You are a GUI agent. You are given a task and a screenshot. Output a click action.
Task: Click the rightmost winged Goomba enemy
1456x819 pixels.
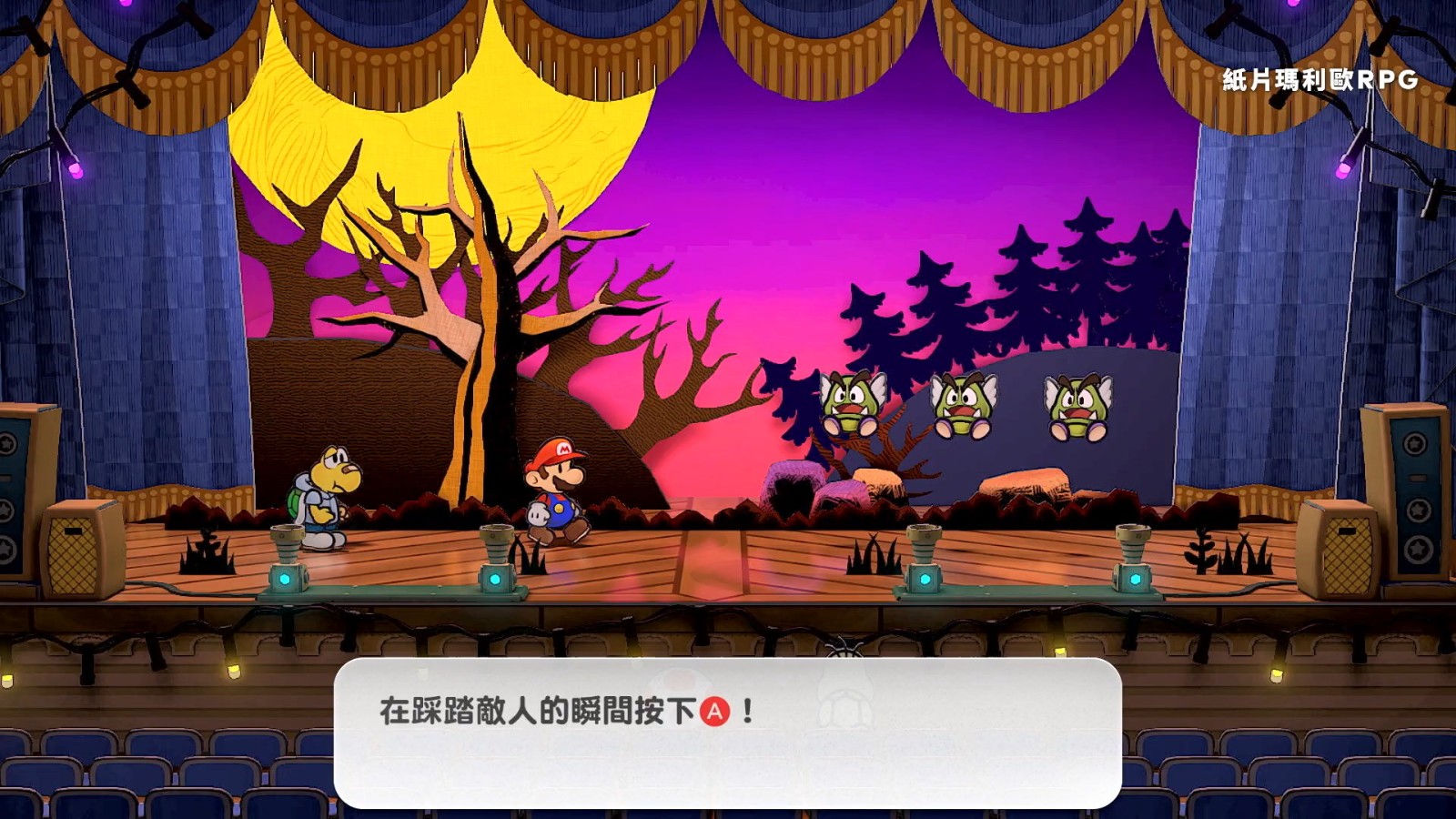click(1077, 405)
